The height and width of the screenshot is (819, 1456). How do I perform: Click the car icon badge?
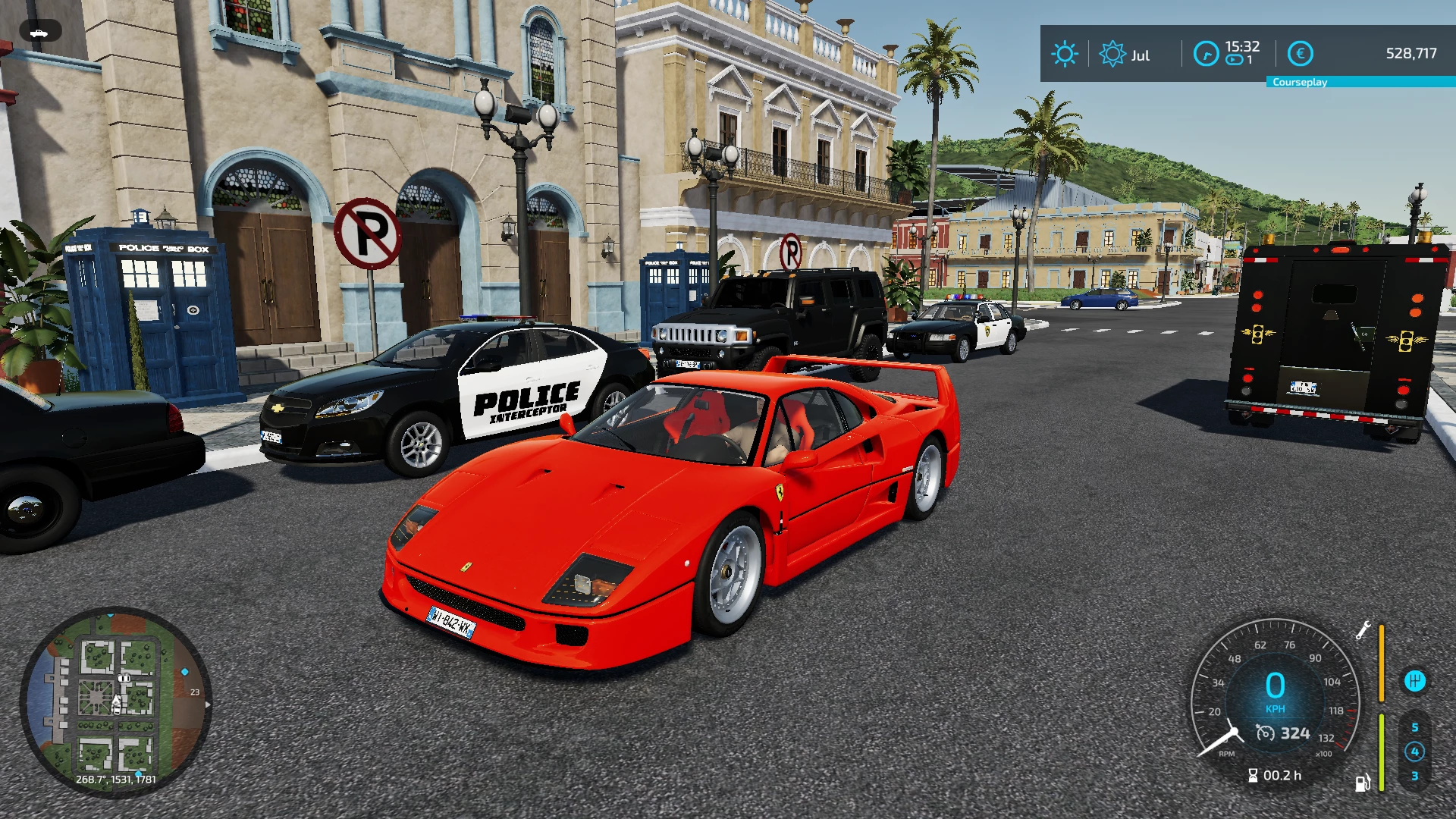(40, 32)
